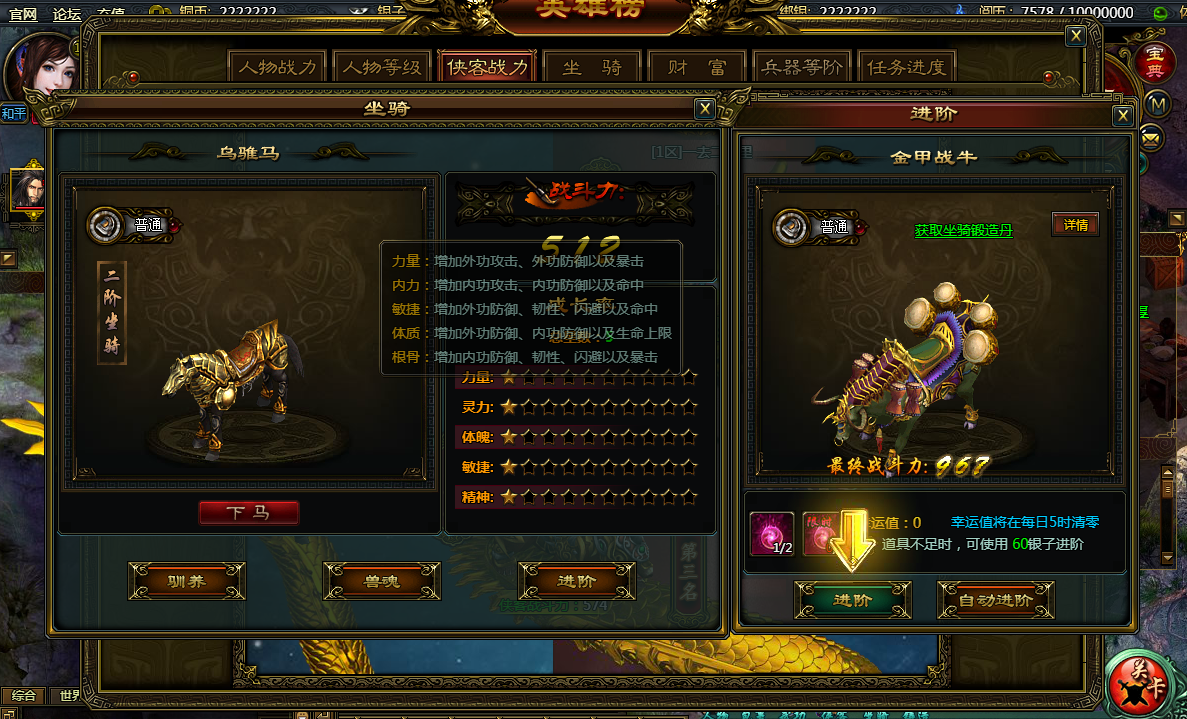View 详情 details of 金甲战牛
The height and width of the screenshot is (719, 1187).
tap(1075, 224)
